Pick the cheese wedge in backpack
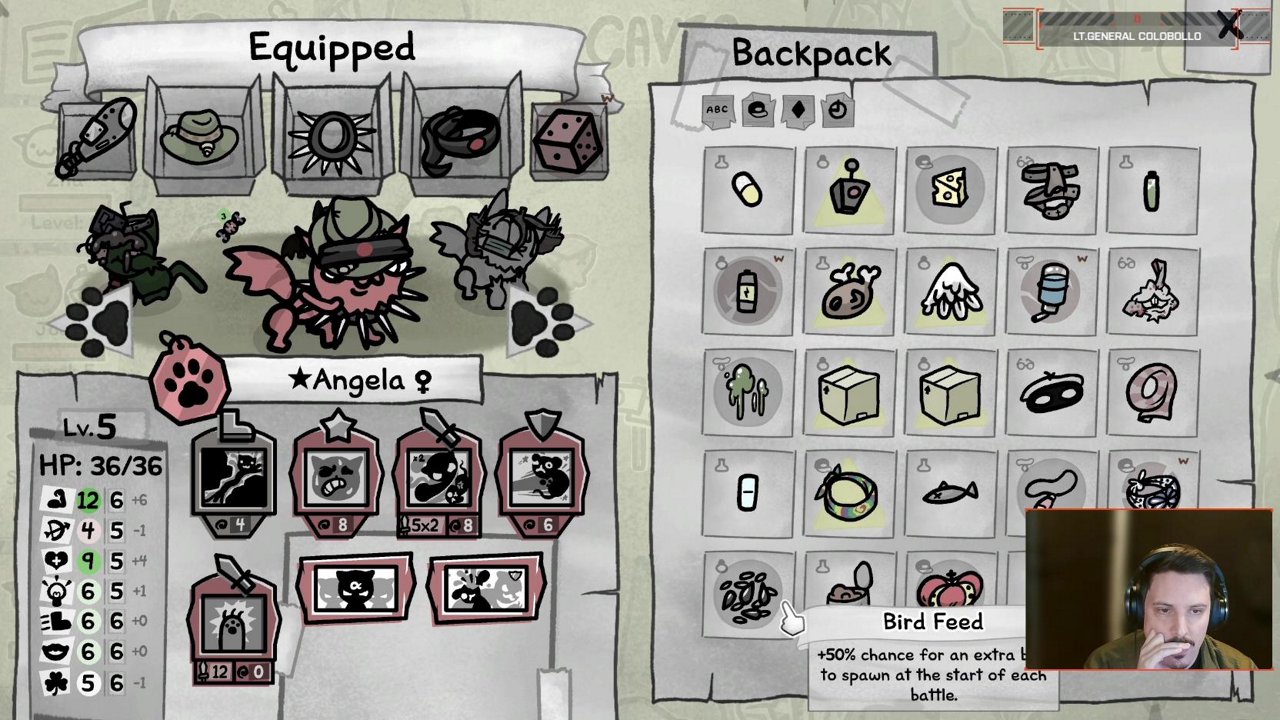 950,189
